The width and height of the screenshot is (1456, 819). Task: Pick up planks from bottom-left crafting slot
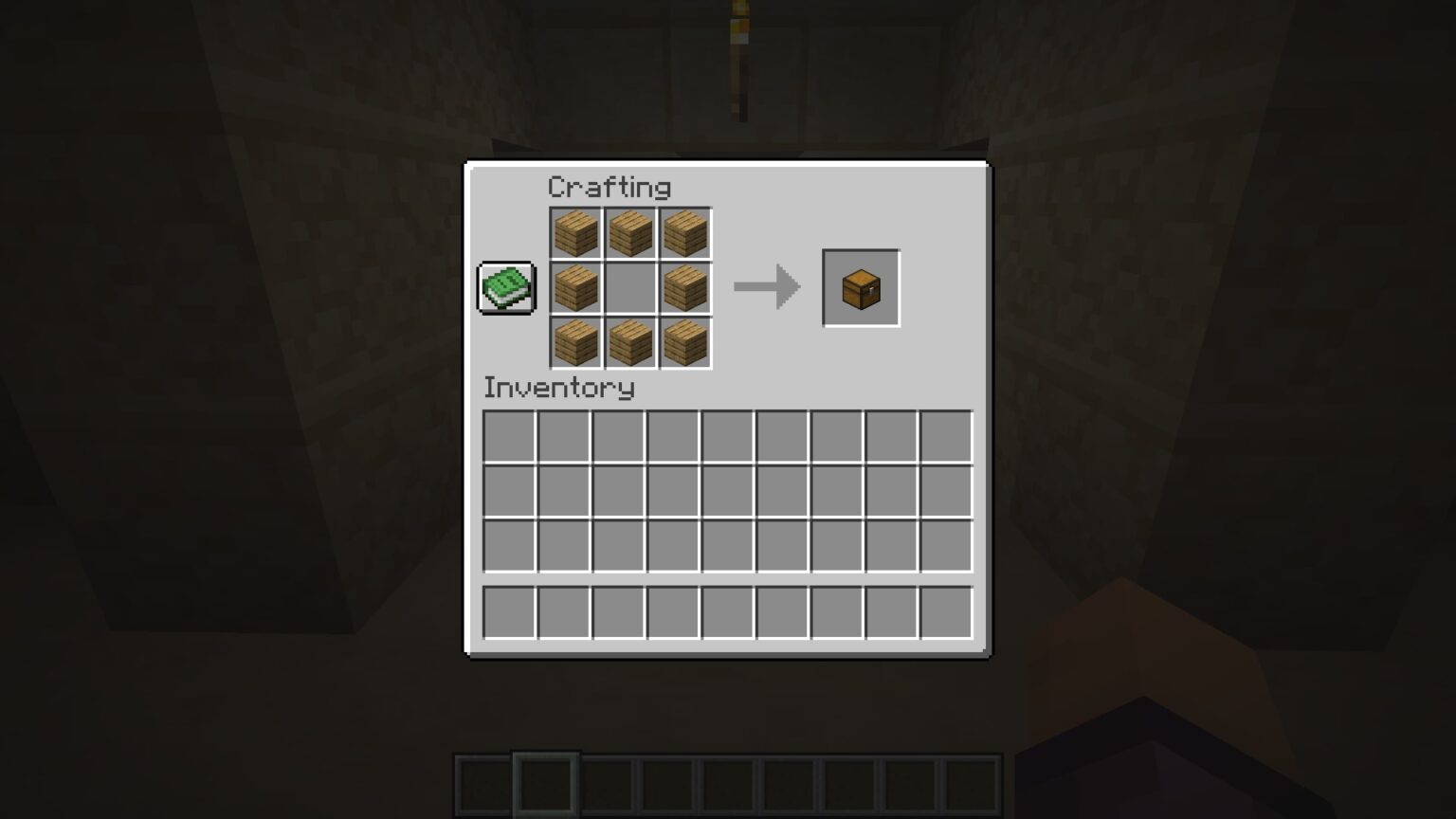(x=575, y=342)
